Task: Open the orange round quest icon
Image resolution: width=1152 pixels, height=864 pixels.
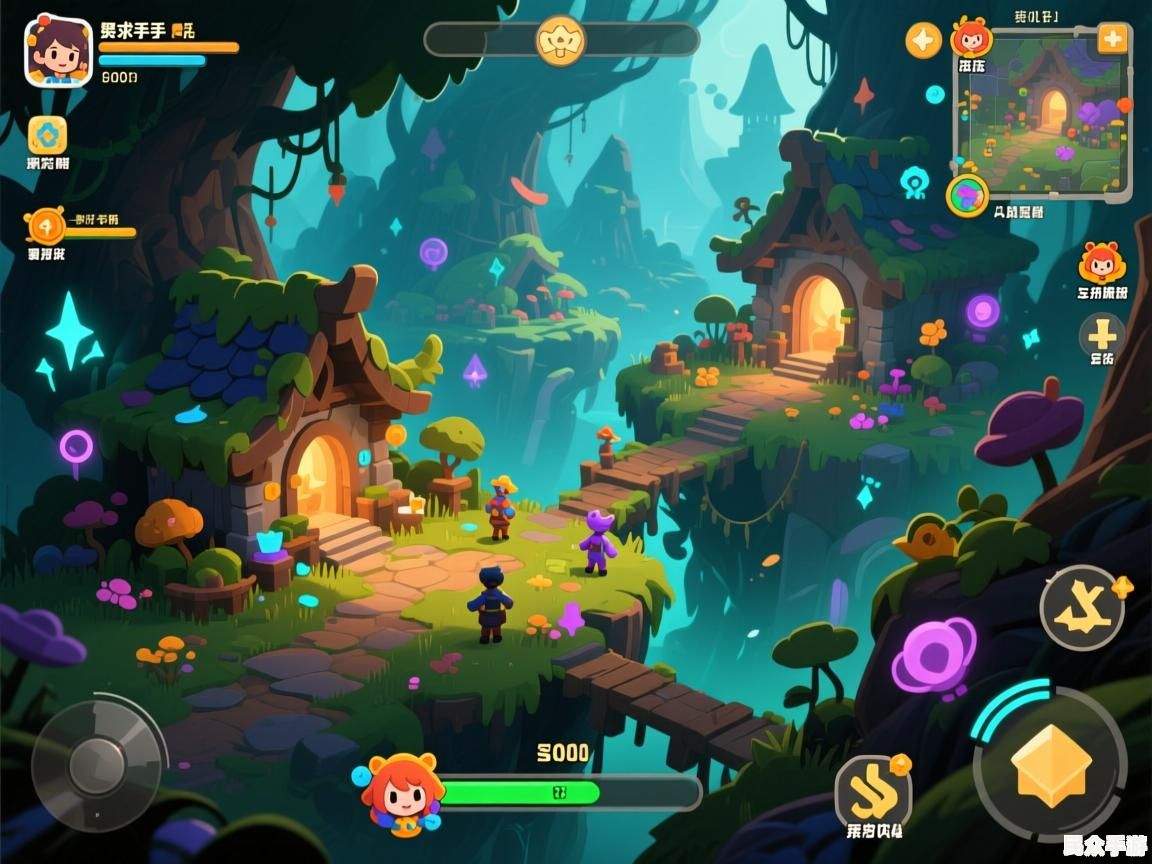Action: 45,225
